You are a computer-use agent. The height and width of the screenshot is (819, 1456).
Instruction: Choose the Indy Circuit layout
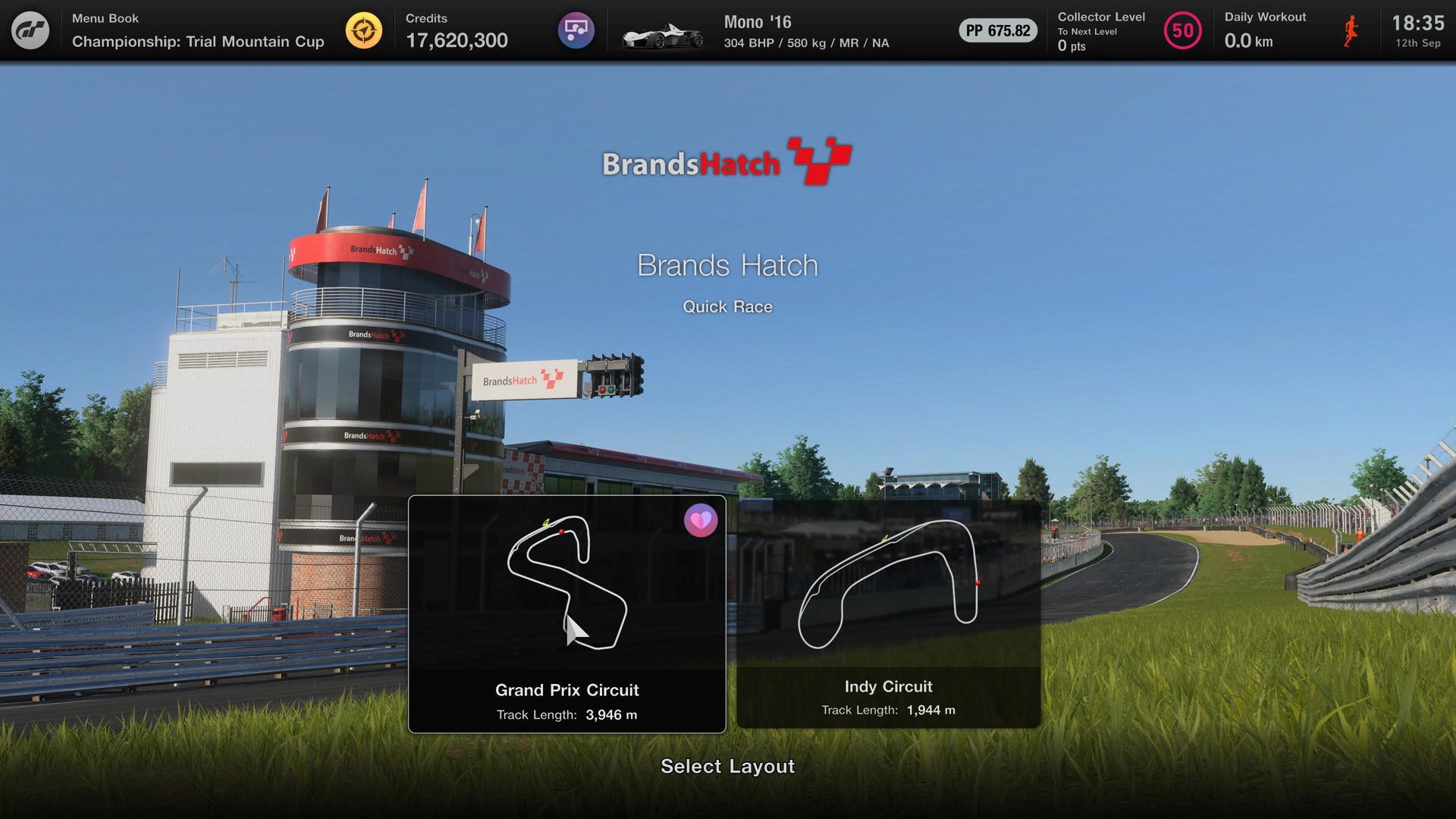[888, 614]
